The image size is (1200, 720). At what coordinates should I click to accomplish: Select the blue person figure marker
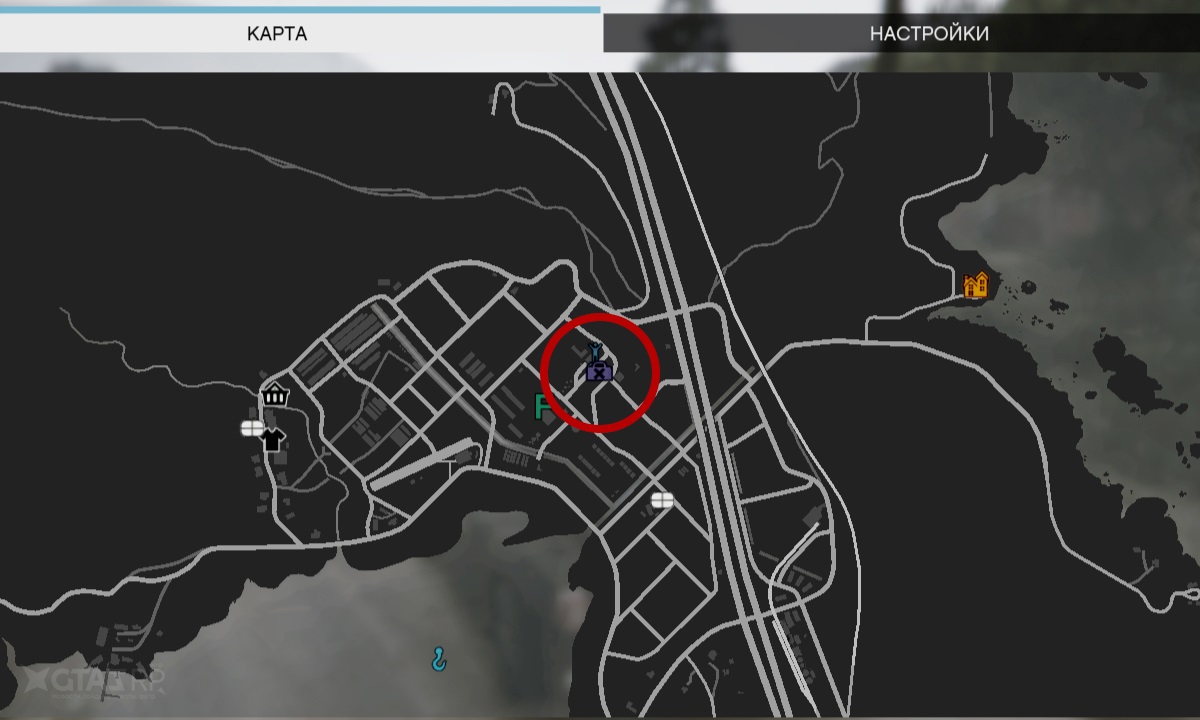595,350
